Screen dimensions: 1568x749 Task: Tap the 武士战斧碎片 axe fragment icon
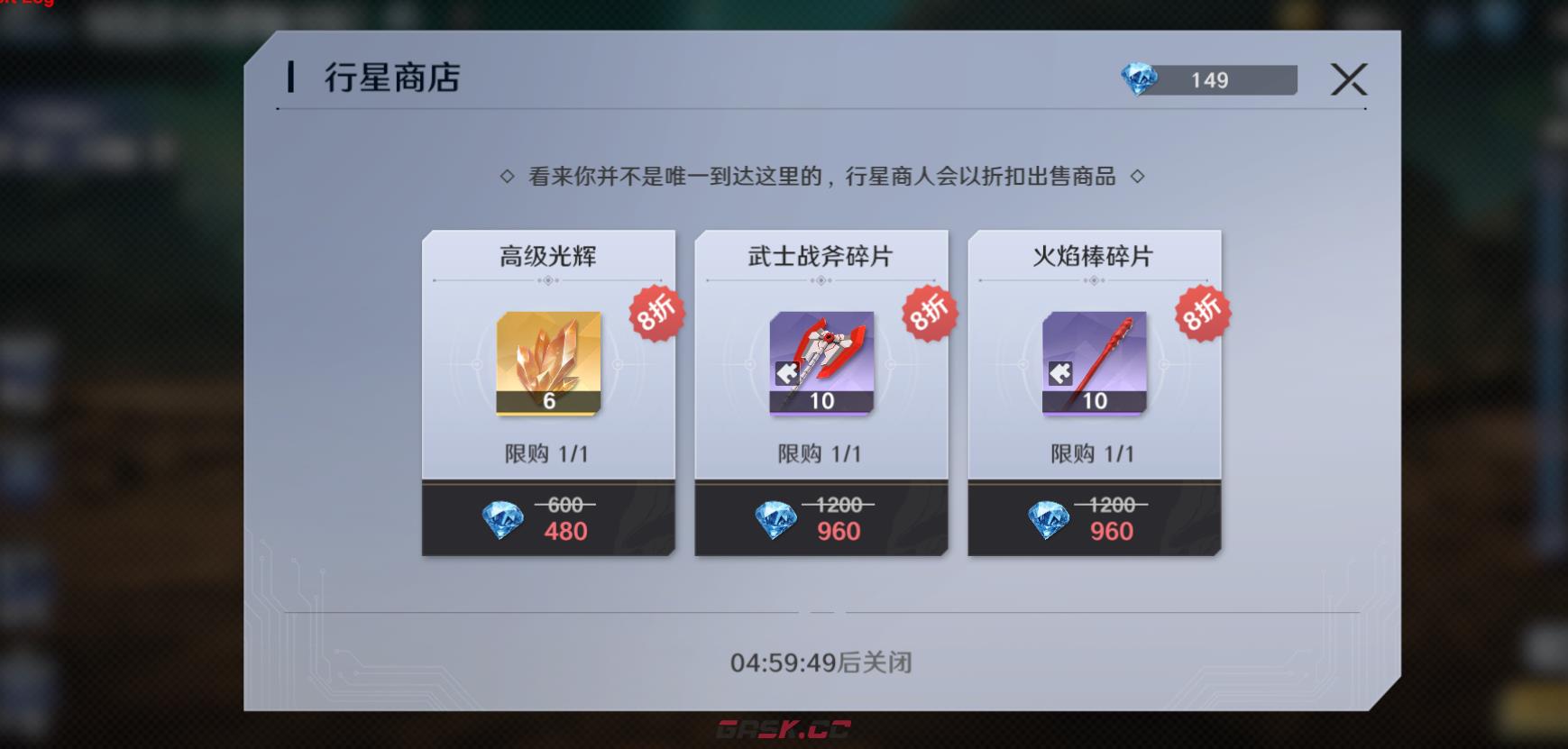(x=821, y=364)
